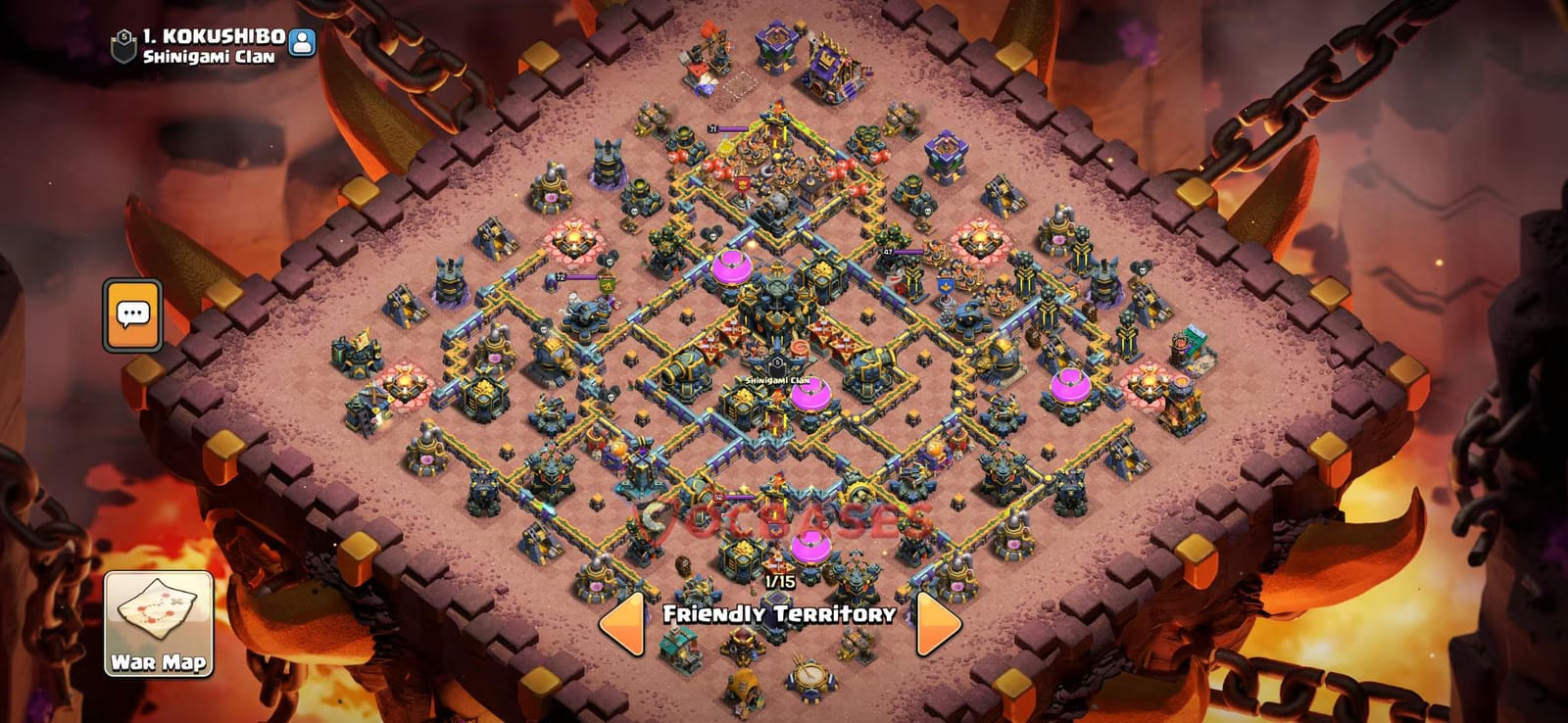Go back to the previous village with the left arrow
1568x723 pixels.
(622, 617)
